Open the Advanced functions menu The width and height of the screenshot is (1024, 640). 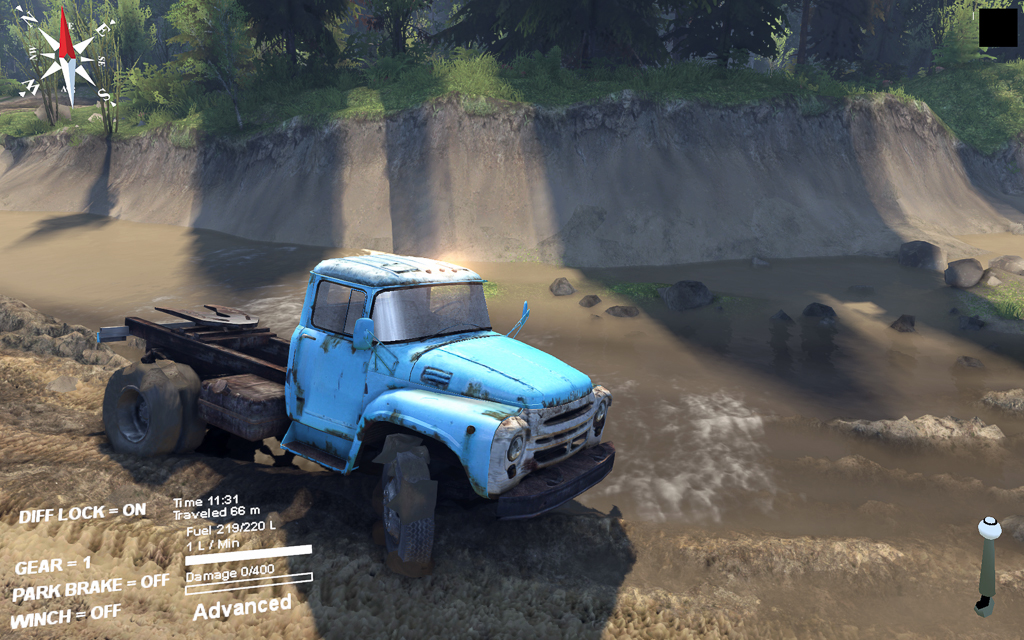[x=242, y=607]
